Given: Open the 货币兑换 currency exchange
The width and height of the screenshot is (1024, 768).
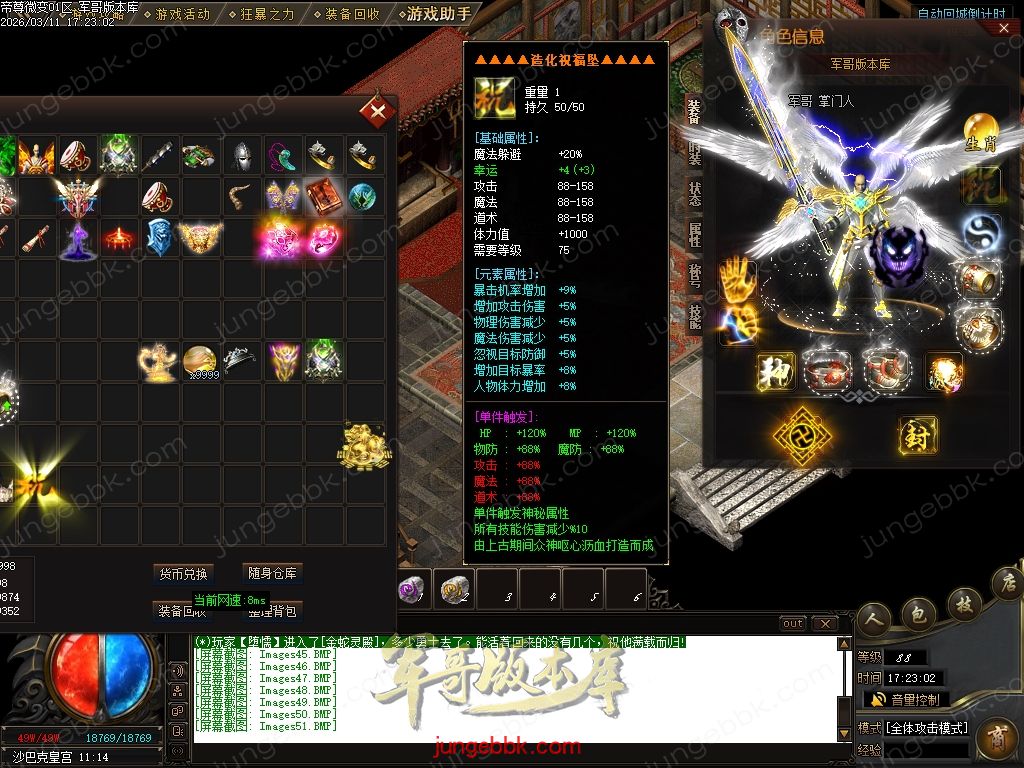Looking at the screenshot, I should pyautogui.click(x=183, y=574).
